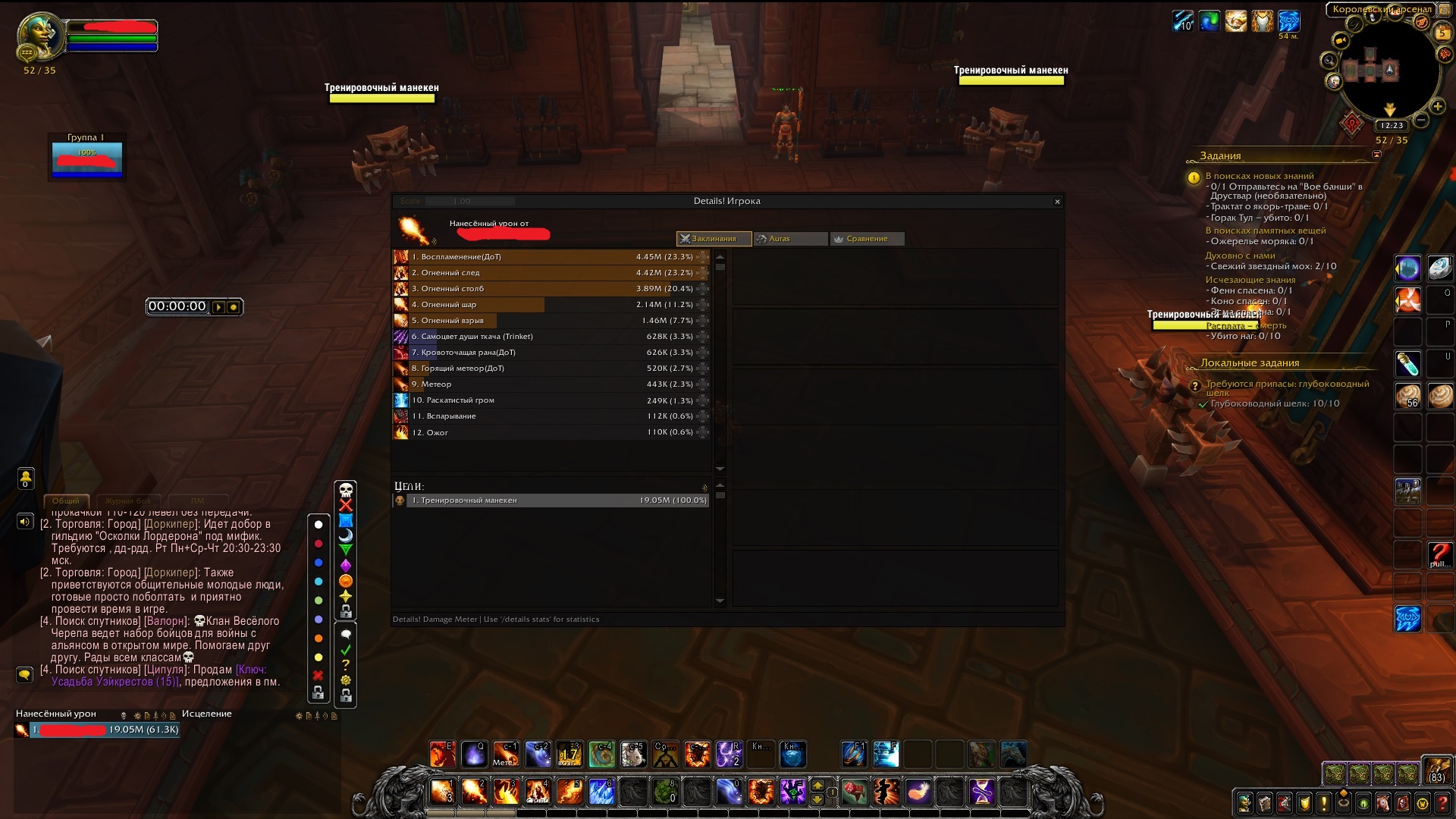Open the Общий chat tab
The width and height of the screenshot is (1456, 819).
click(x=66, y=501)
